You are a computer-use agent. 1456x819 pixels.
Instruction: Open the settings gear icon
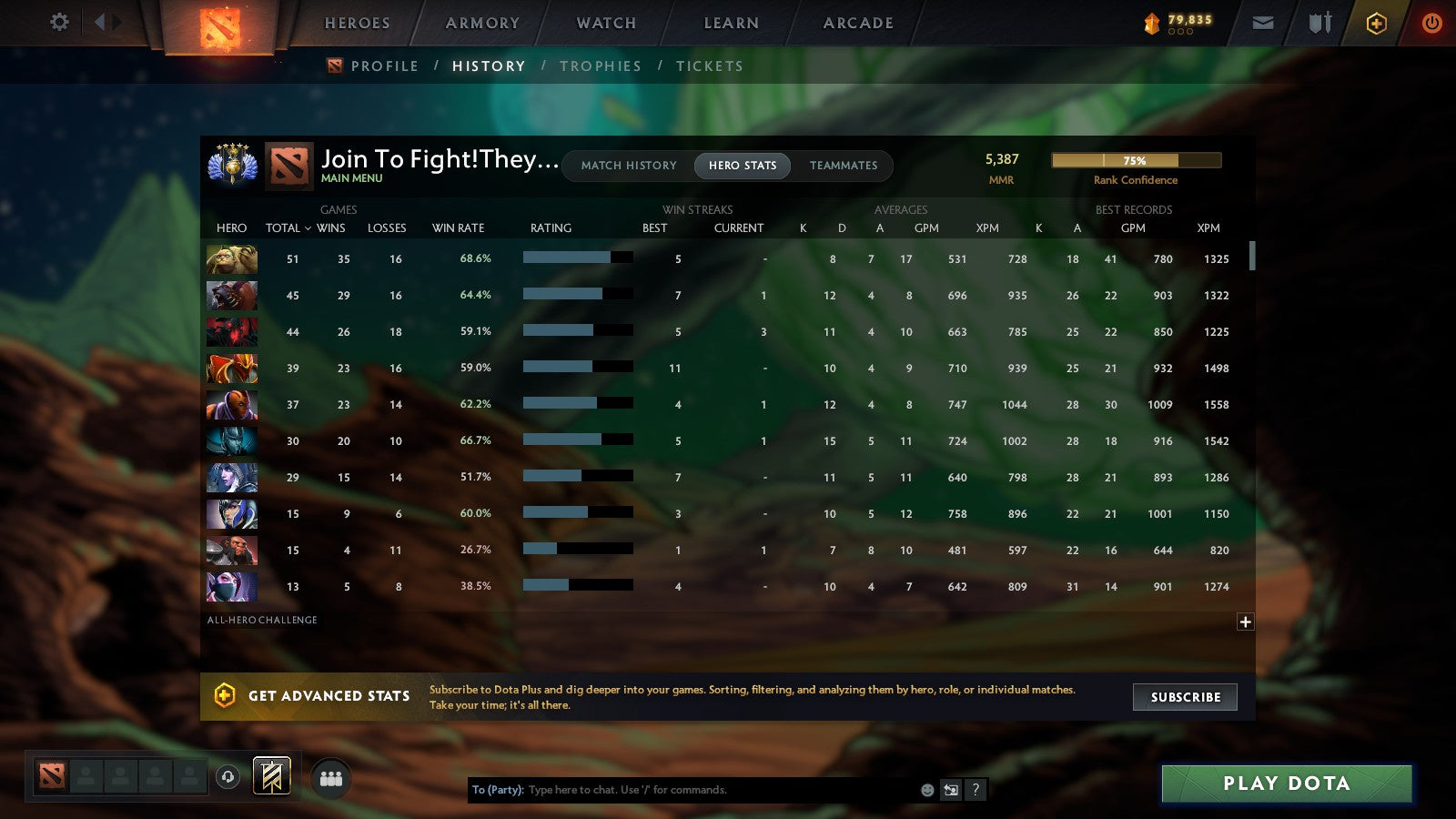(58, 23)
